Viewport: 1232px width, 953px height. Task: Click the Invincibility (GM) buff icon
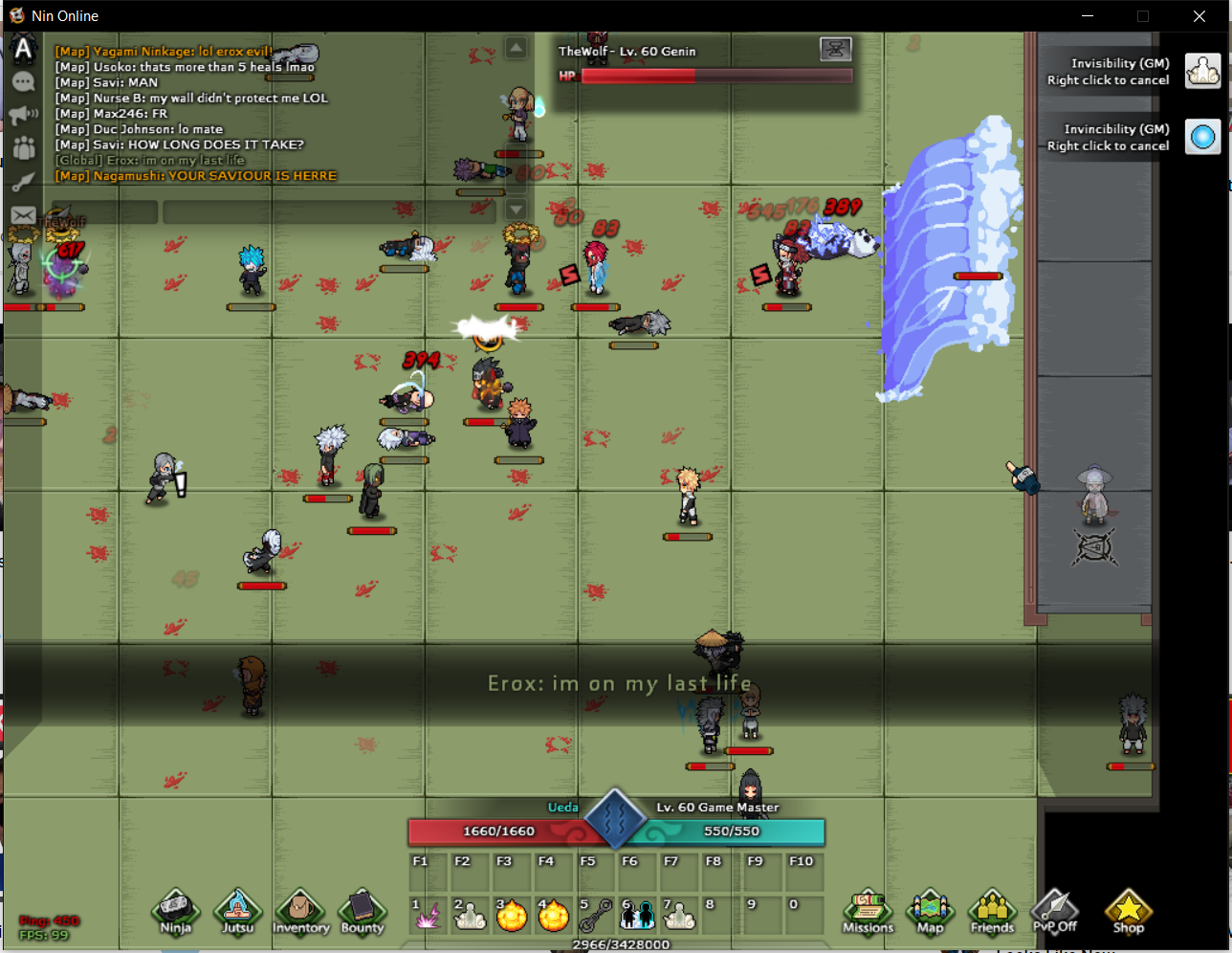click(x=1202, y=137)
